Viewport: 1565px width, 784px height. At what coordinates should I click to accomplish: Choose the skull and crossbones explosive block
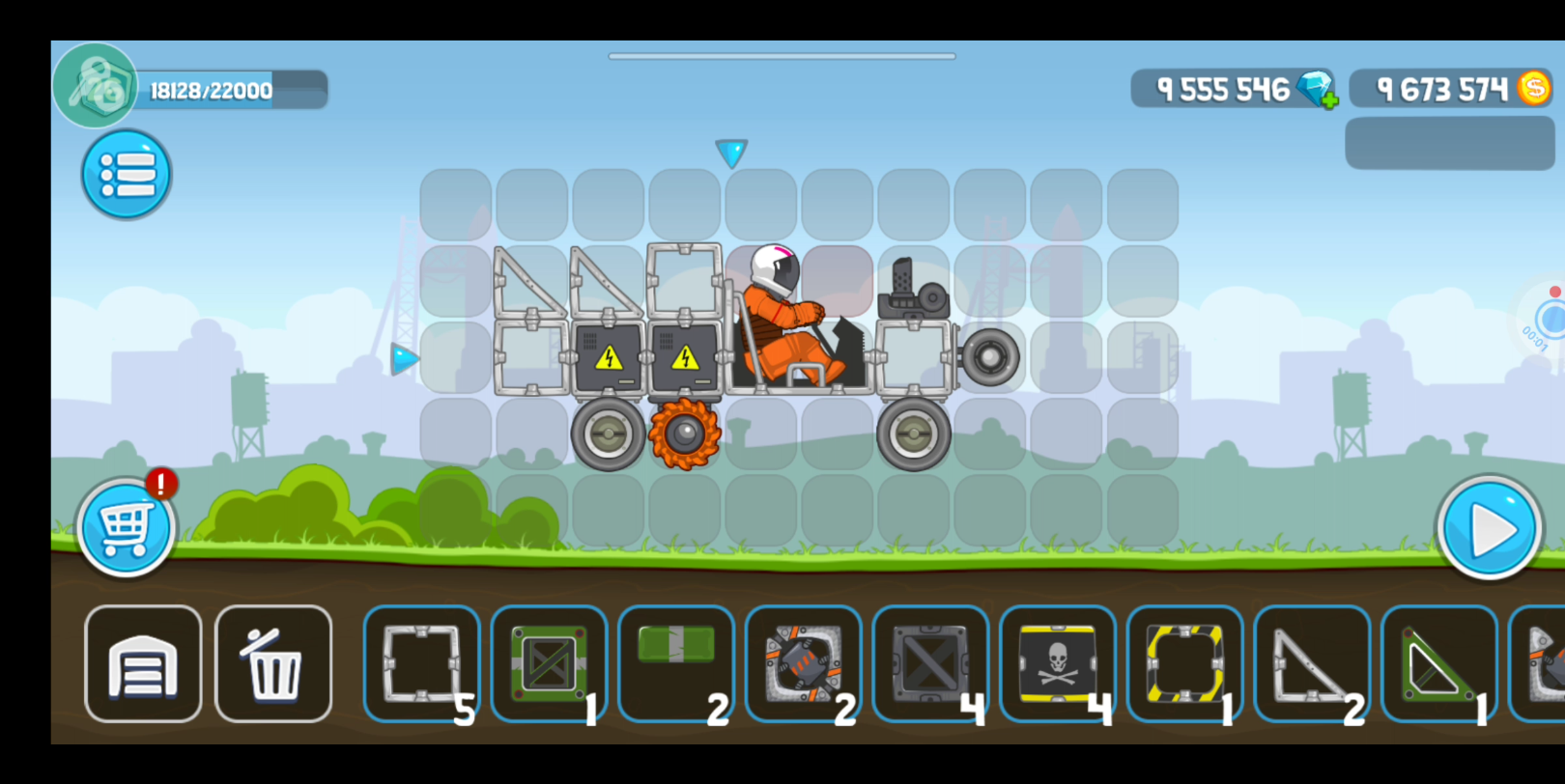(1058, 664)
